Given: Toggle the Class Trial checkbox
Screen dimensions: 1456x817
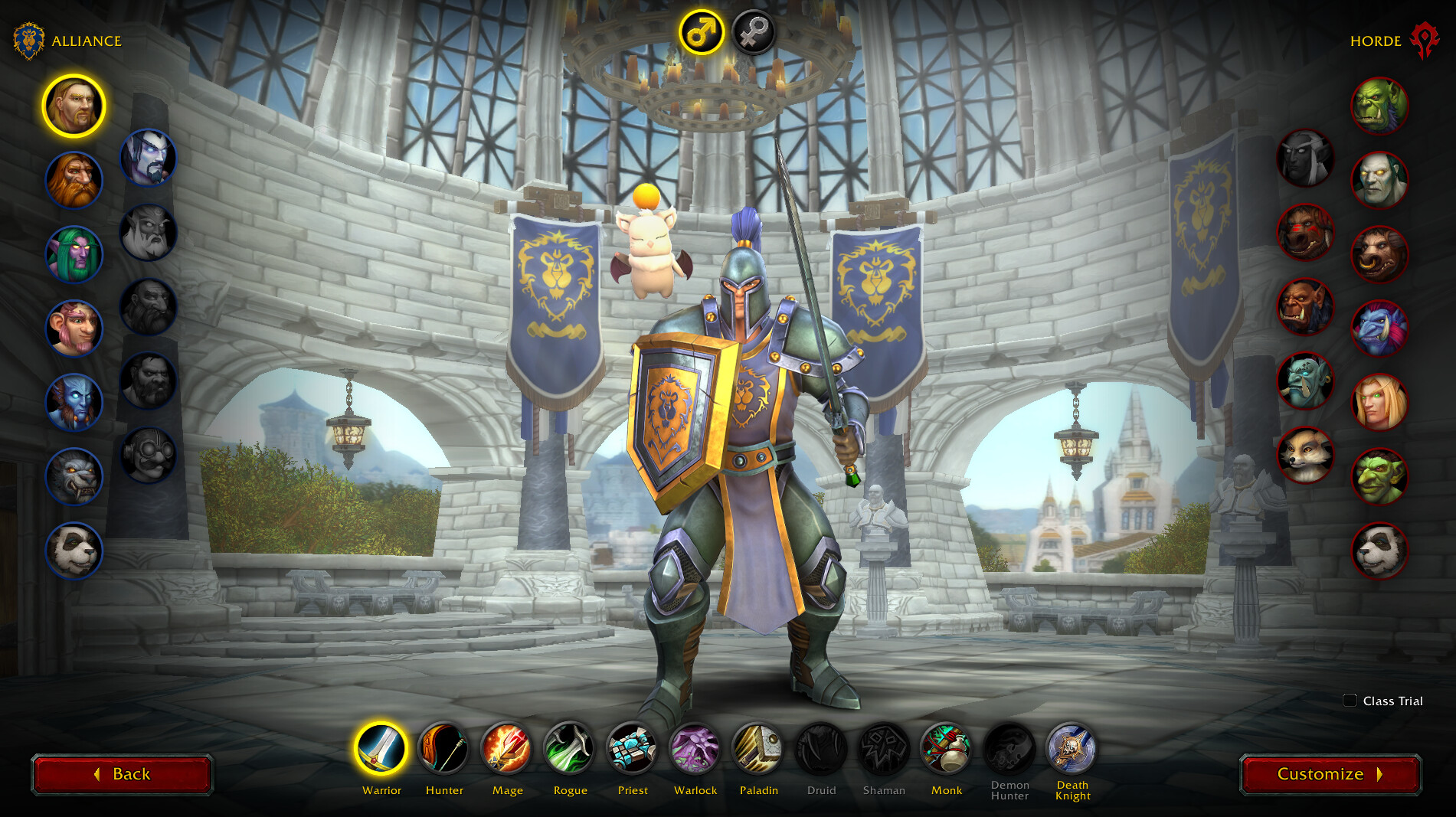Looking at the screenshot, I should click(1350, 701).
